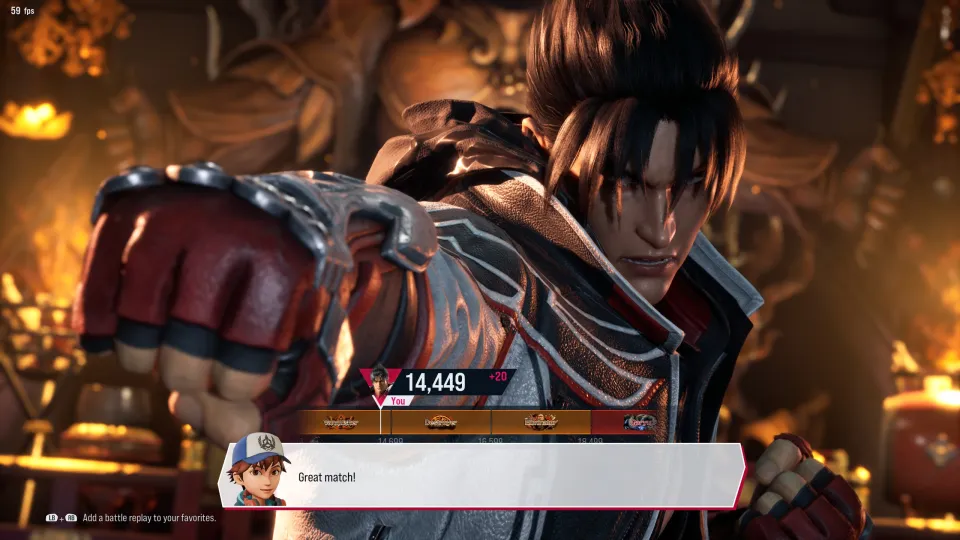
Task: Select the avatar portrait with the blue cap
Action: pos(258,468)
